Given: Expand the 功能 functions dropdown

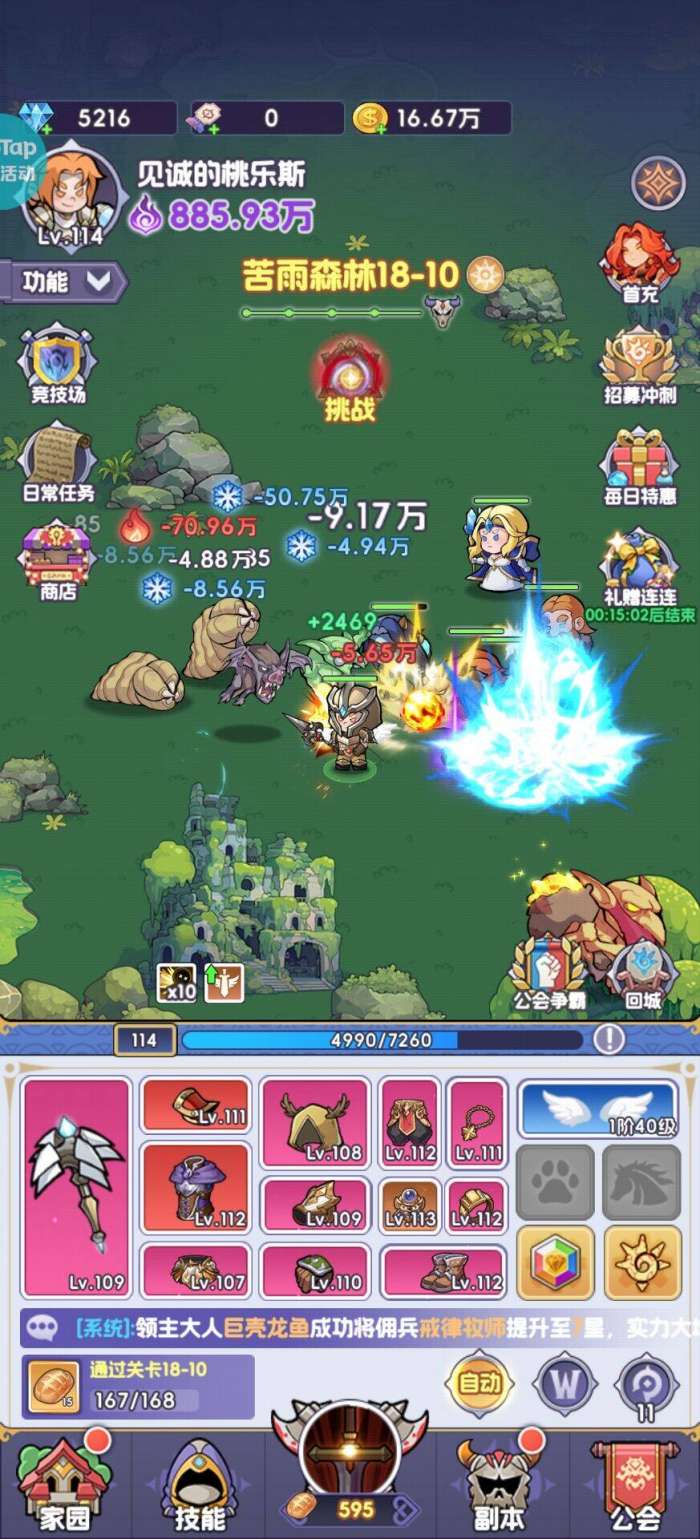Looking at the screenshot, I should 66,282.
